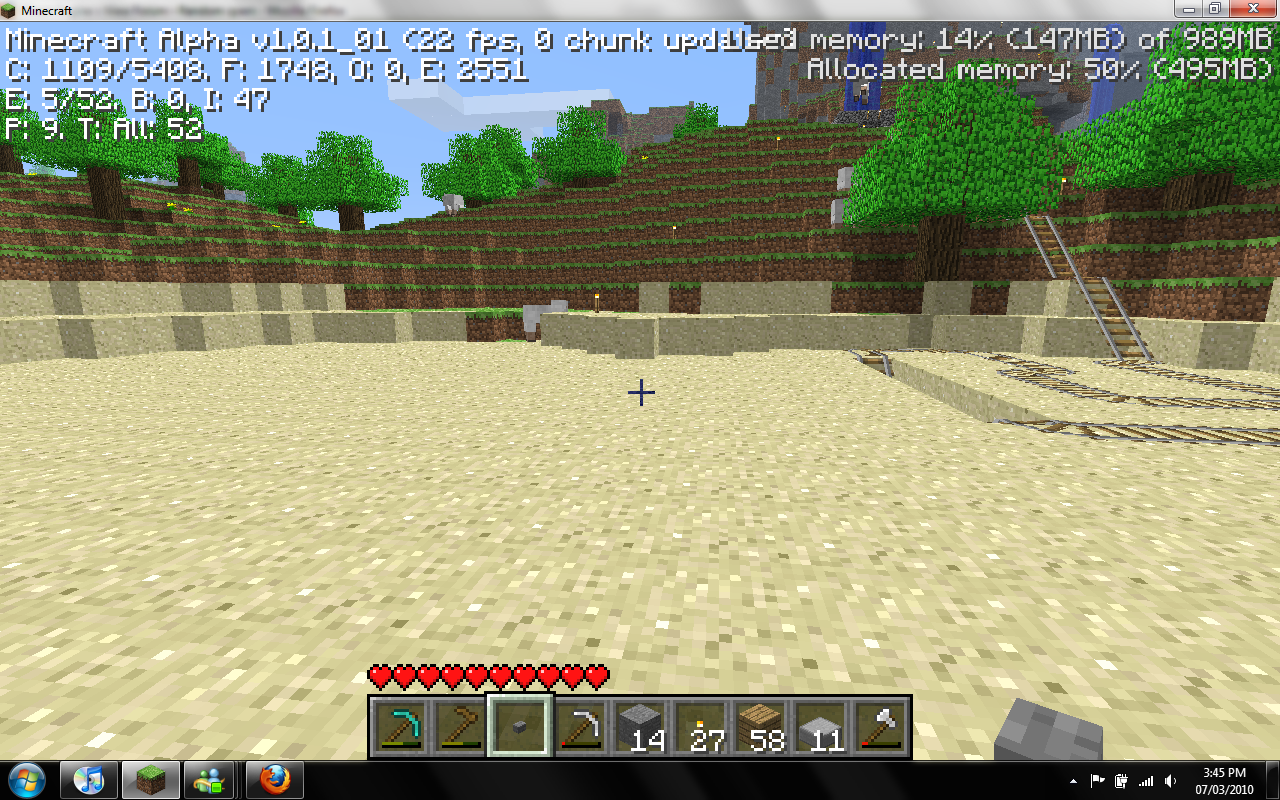Mute sound using the speaker tray icon
Screen dimensions: 1280x800
coord(1168,780)
